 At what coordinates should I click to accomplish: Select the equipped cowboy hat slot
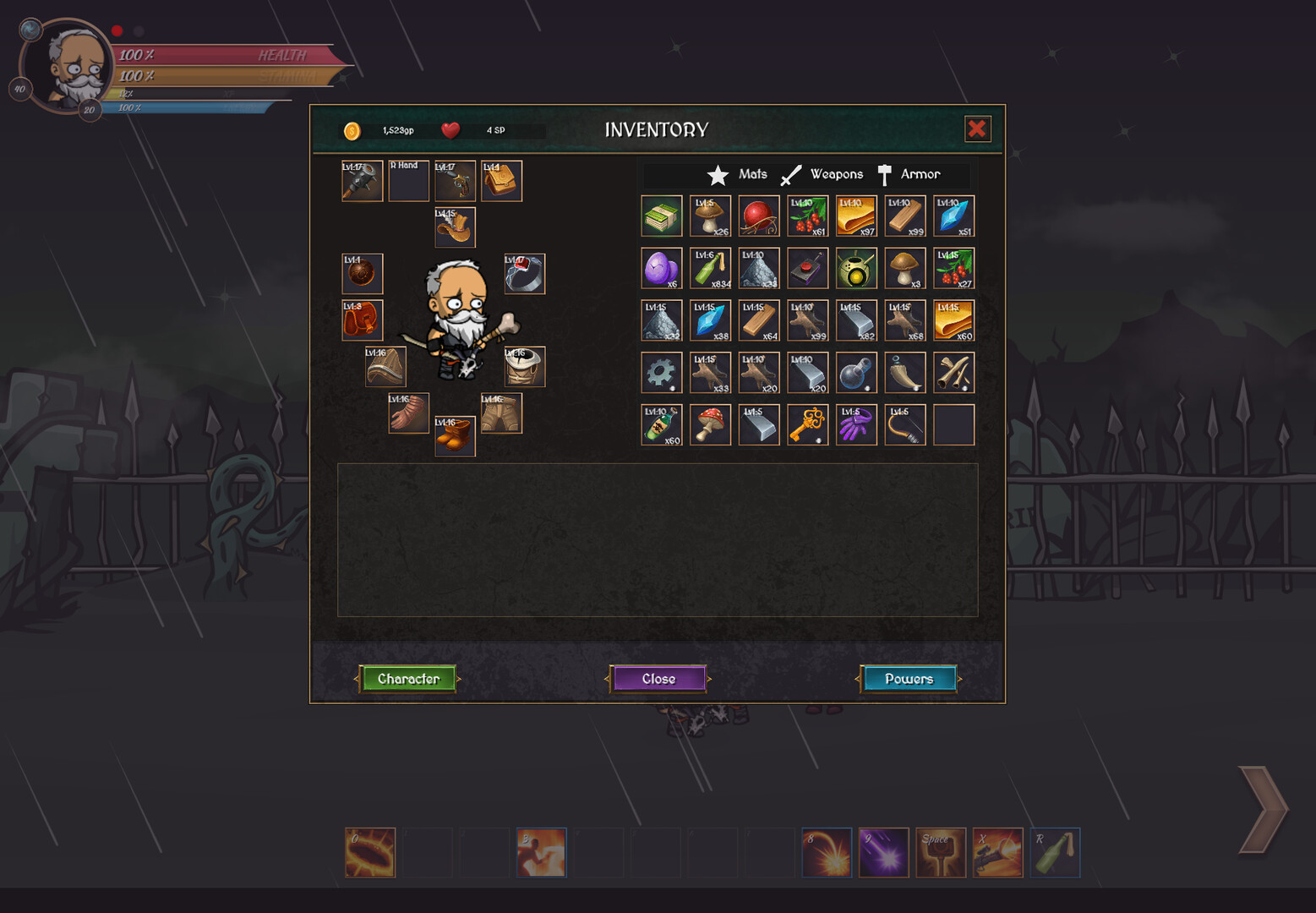pyautogui.click(x=455, y=227)
